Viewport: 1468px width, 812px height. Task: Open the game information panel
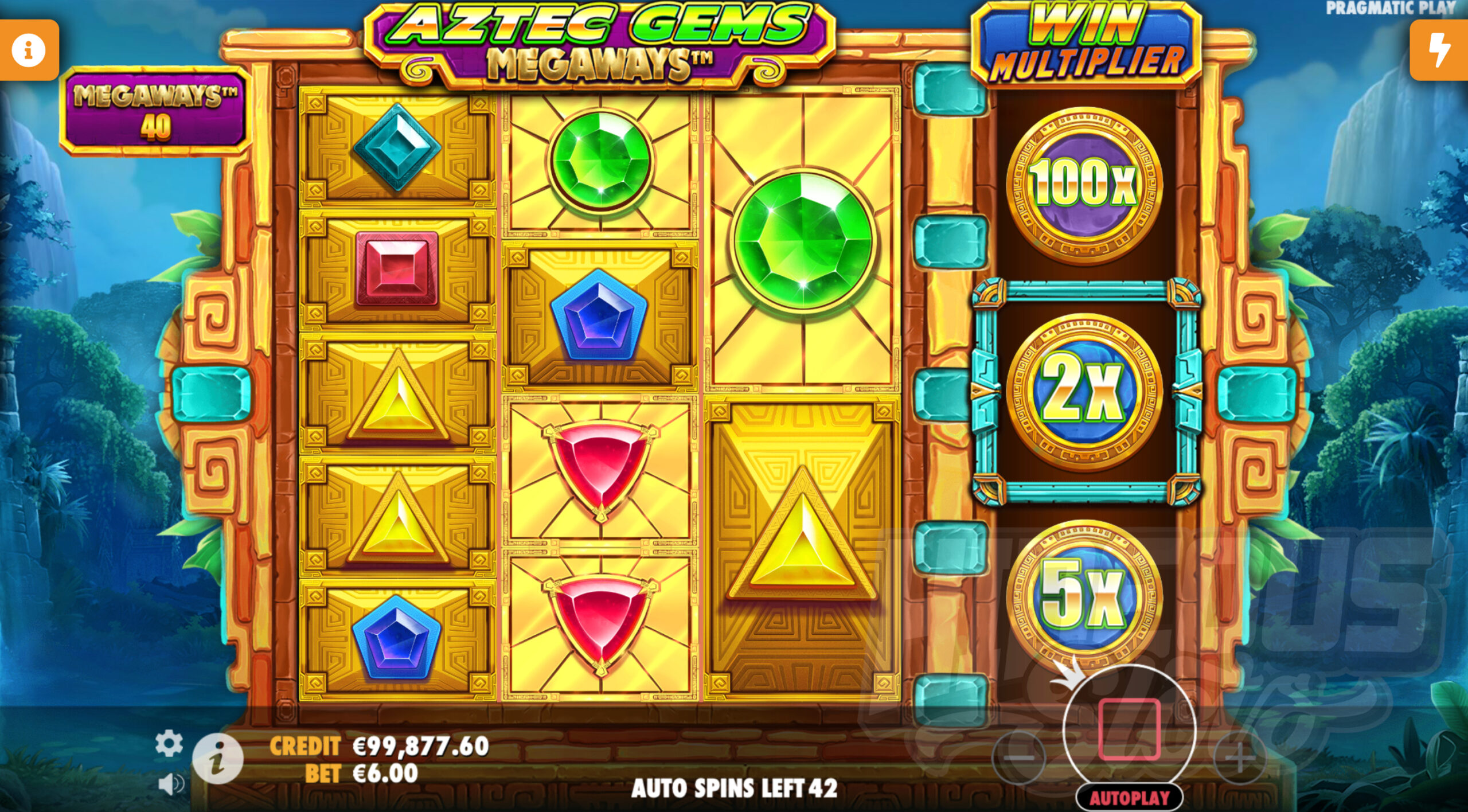point(28,49)
